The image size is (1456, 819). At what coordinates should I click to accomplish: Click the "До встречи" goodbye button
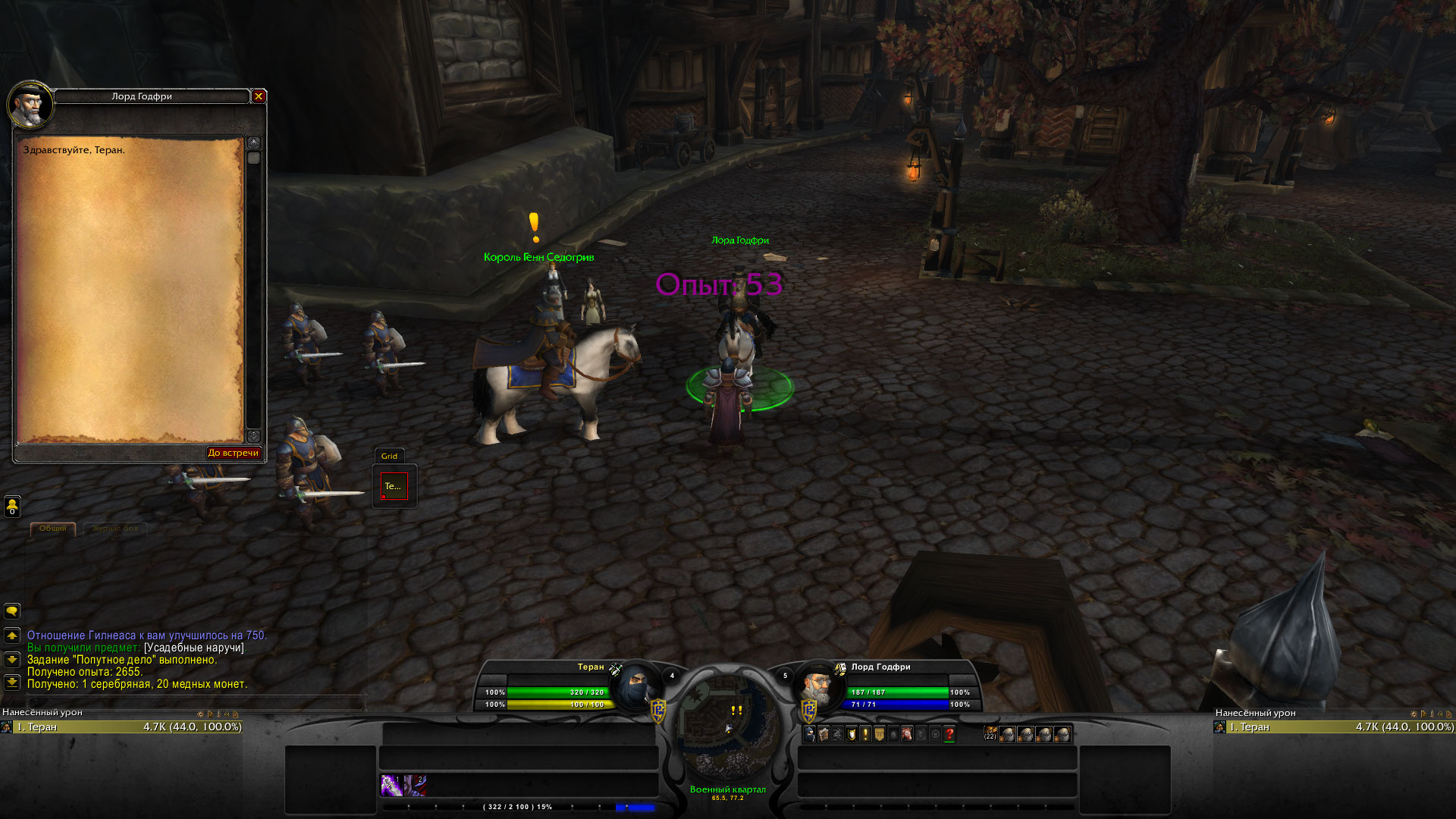(234, 453)
